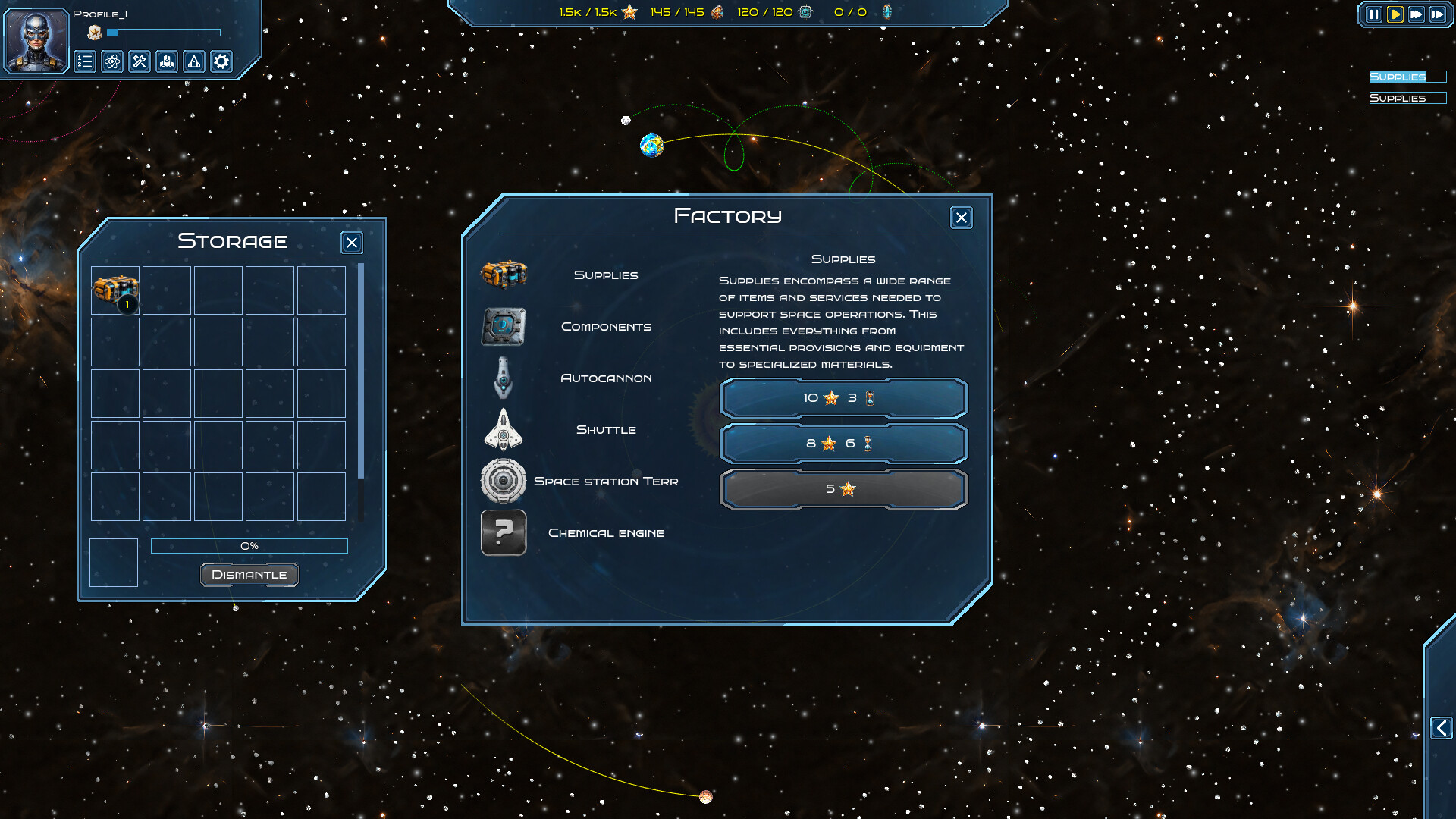
Task: Expand the collapsed side panel via the left chevron
Action: pyautogui.click(x=1440, y=728)
